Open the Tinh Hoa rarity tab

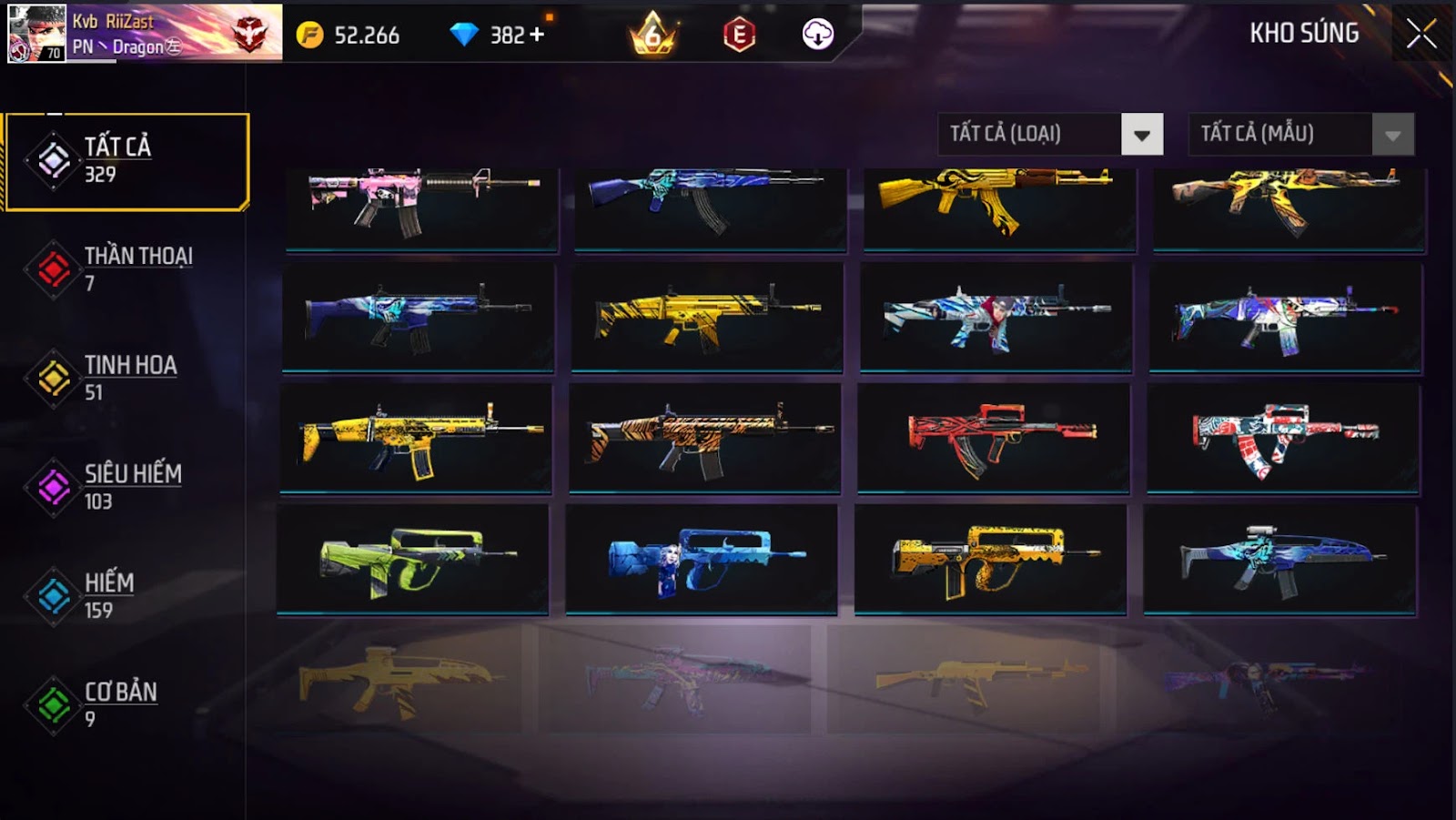pyautogui.click(x=126, y=379)
